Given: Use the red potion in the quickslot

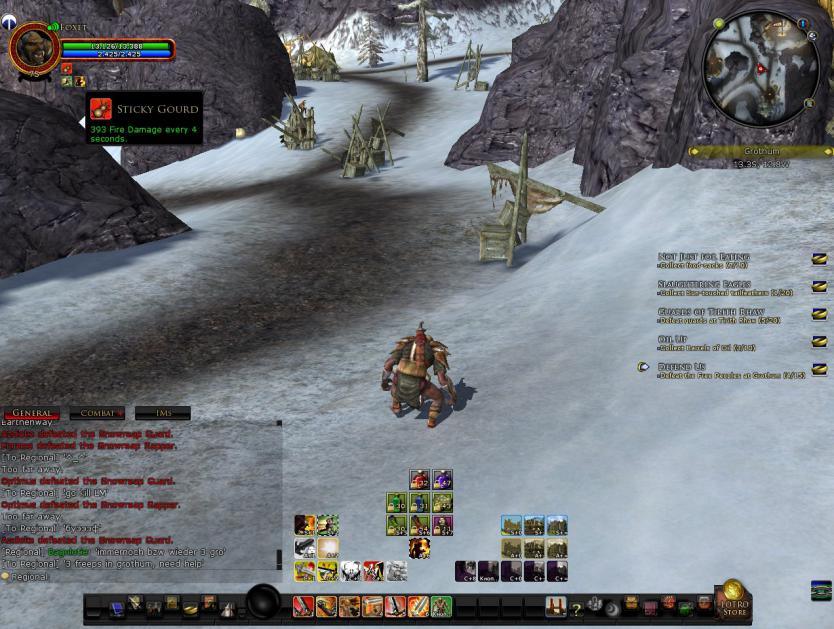Looking at the screenshot, I should [x=420, y=480].
